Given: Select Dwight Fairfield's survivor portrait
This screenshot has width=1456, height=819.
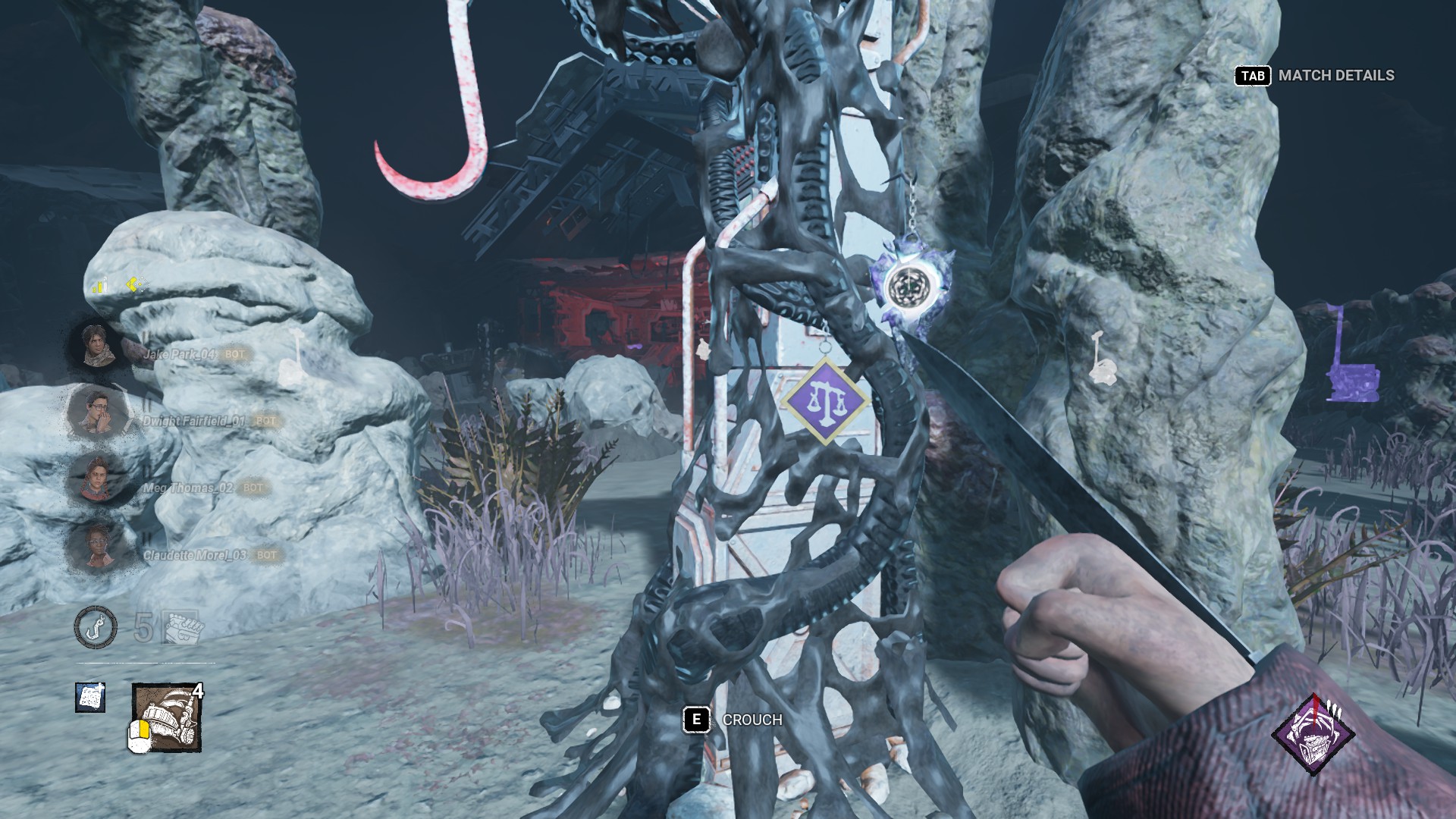Looking at the screenshot, I should click(x=96, y=412).
